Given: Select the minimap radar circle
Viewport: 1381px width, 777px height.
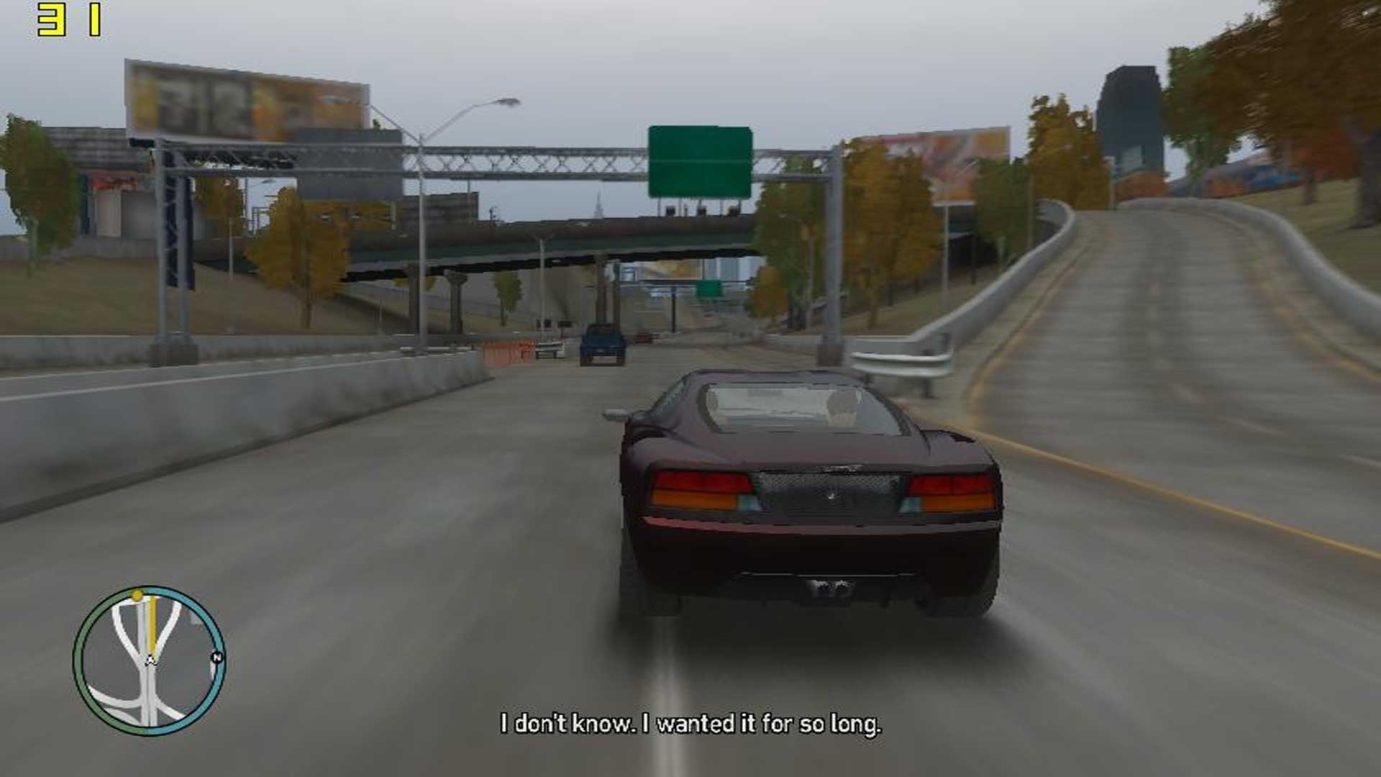Looking at the screenshot, I should tap(146, 660).
